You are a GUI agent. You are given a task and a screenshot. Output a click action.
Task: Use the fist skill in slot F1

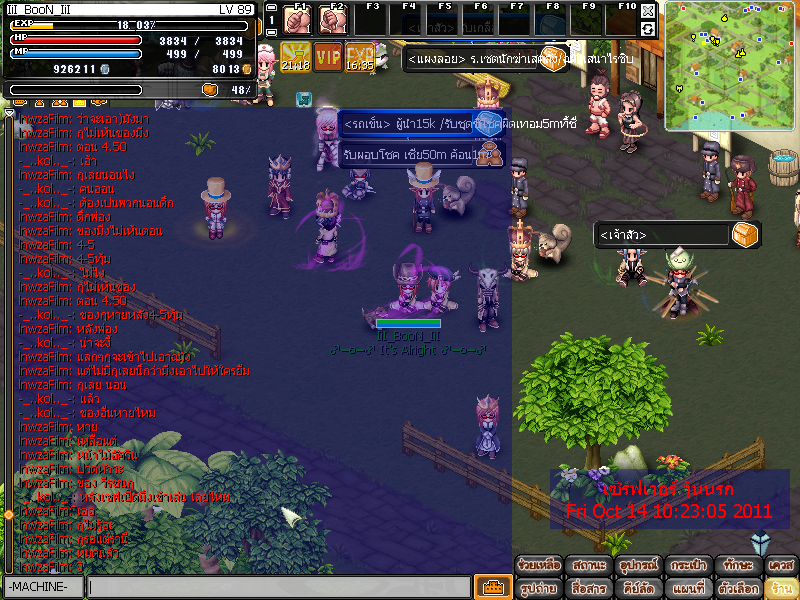click(x=297, y=20)
